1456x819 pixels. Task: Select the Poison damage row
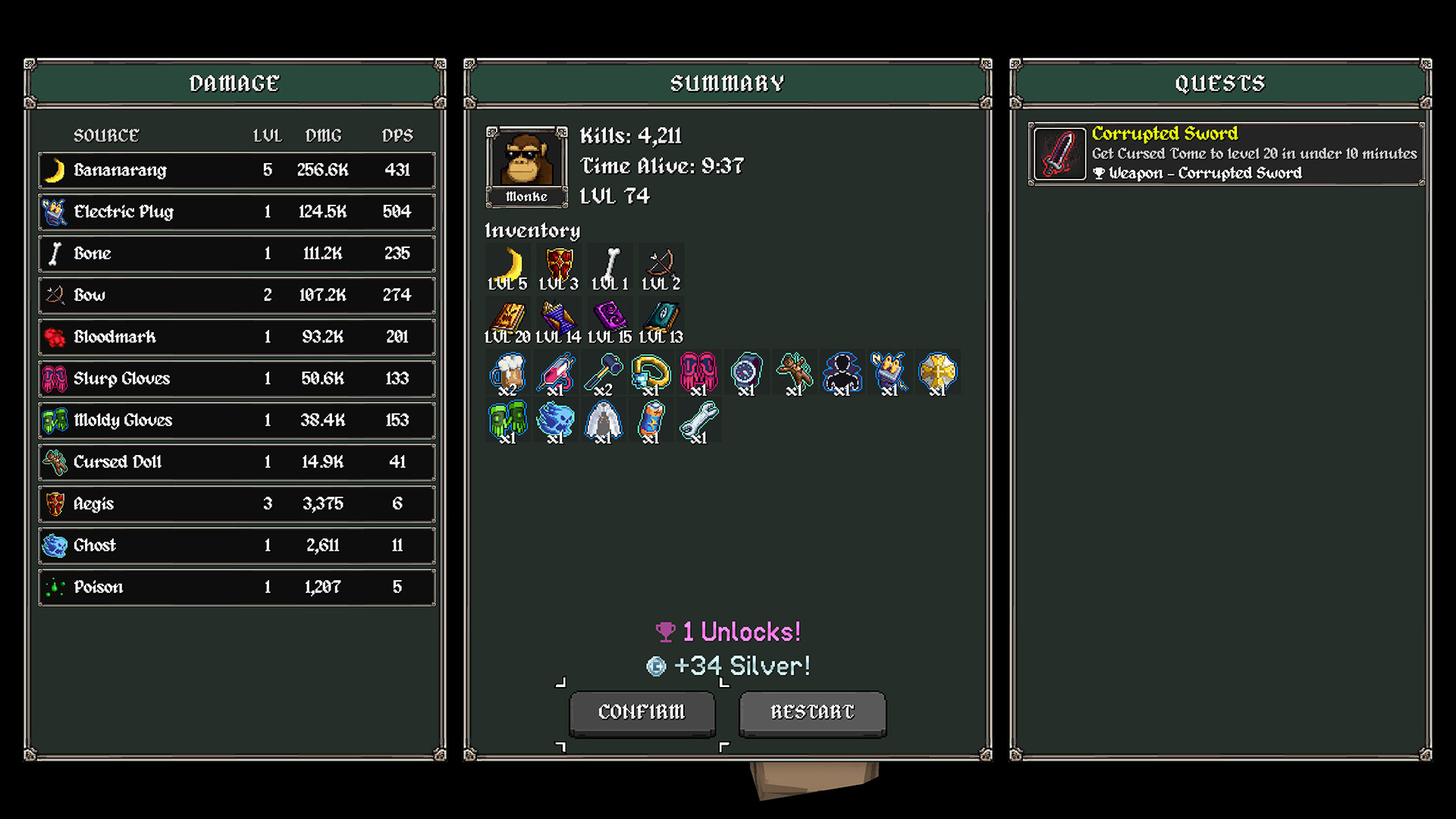click(x=237, y=587)
